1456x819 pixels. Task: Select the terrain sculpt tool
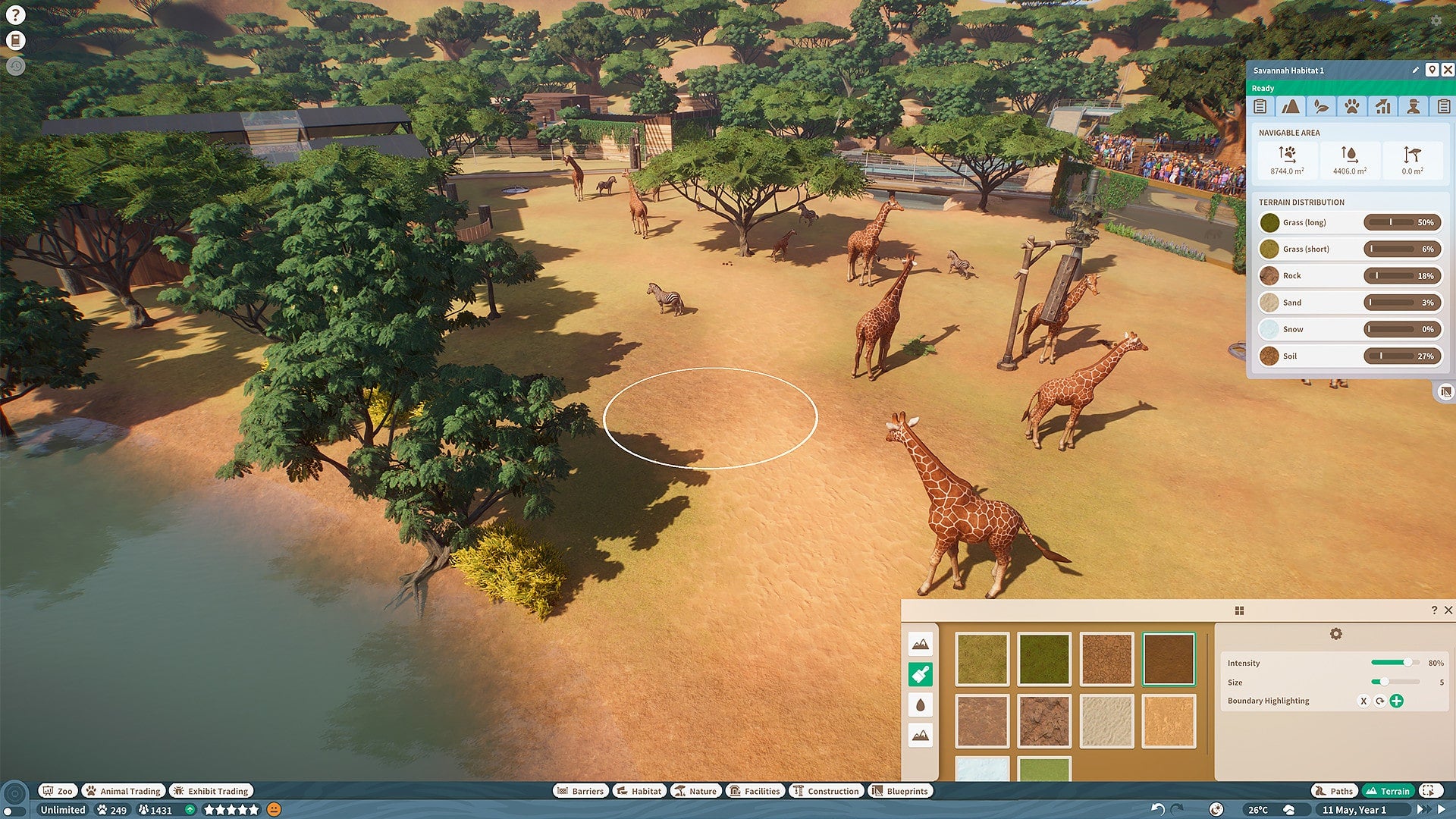tap(920, 645)
